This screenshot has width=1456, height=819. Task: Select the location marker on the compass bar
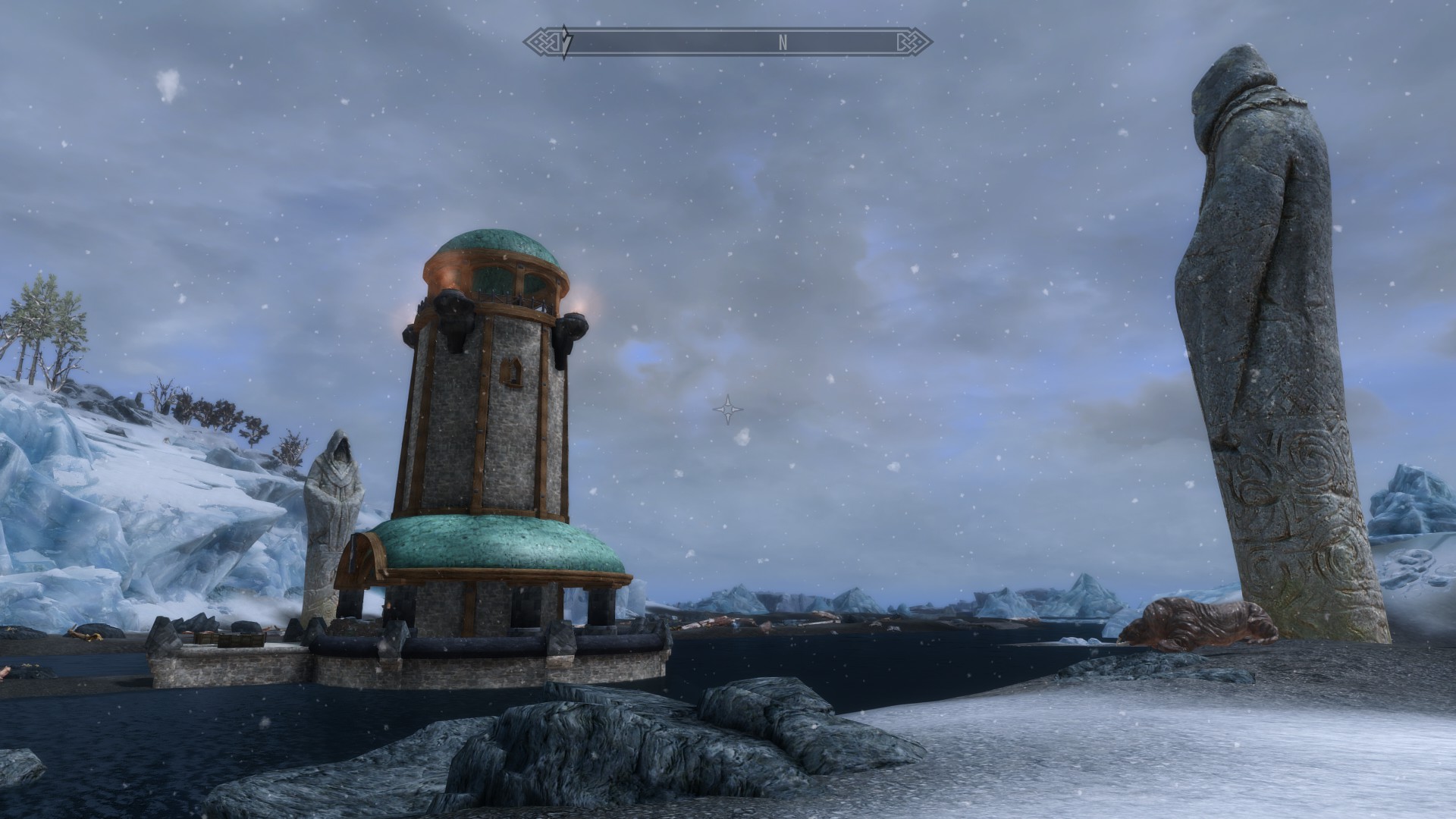[x=566, y=42]
